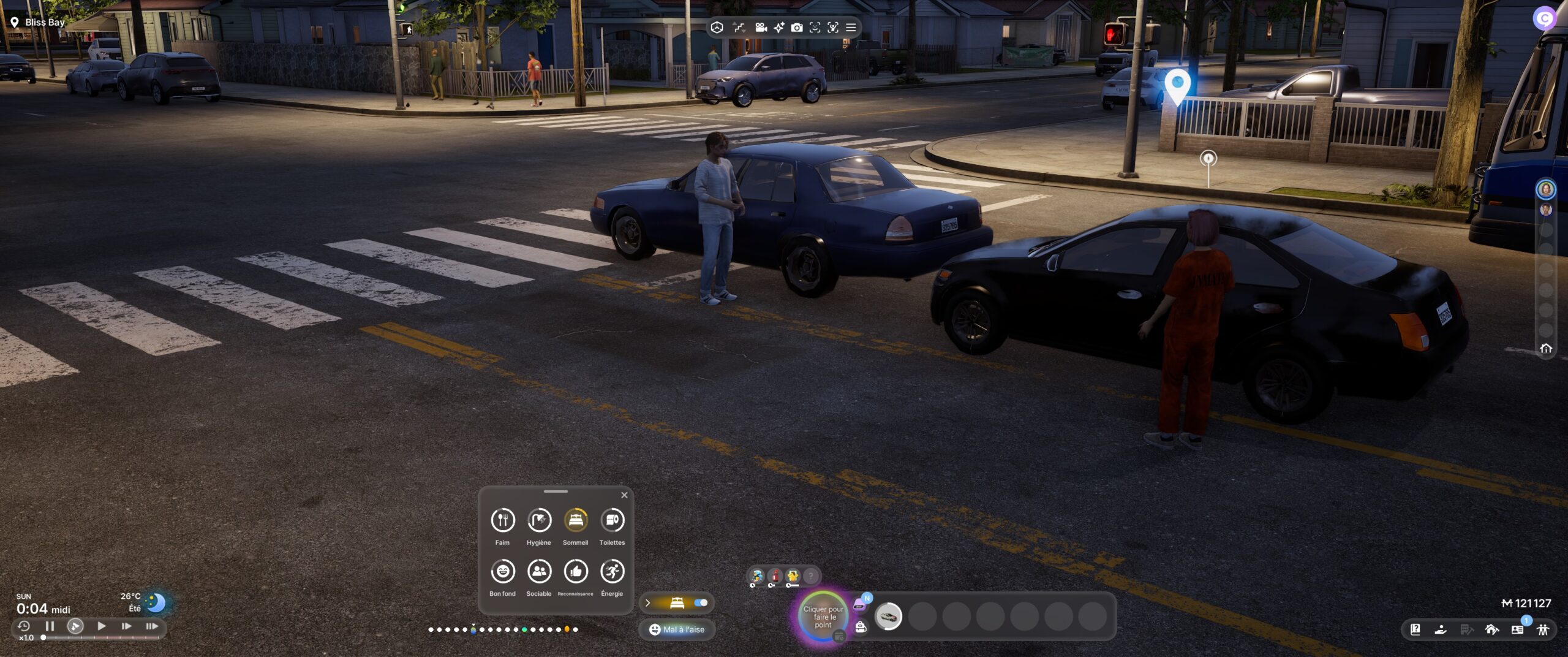Screen dimensions: 1568x657
Task: Click the Hygiène need icon
Action: 539,520
